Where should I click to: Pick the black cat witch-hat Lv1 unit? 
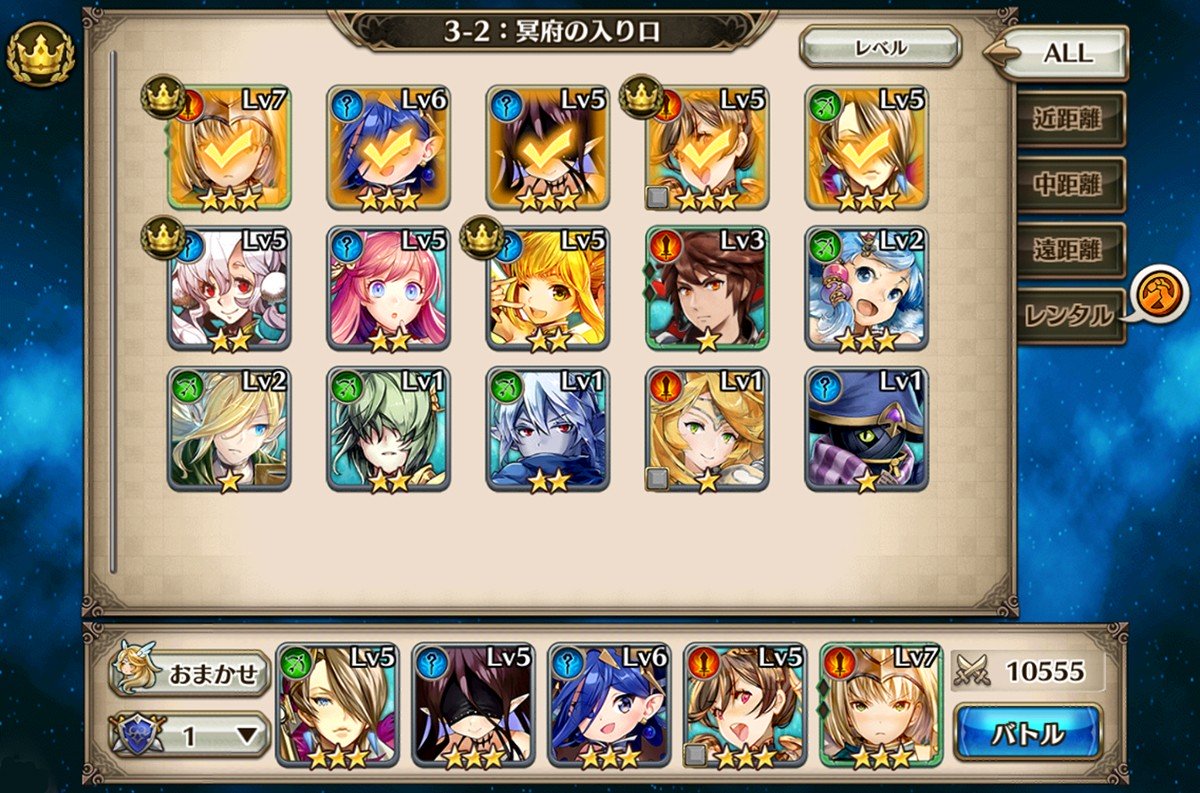tap(866, 429)
